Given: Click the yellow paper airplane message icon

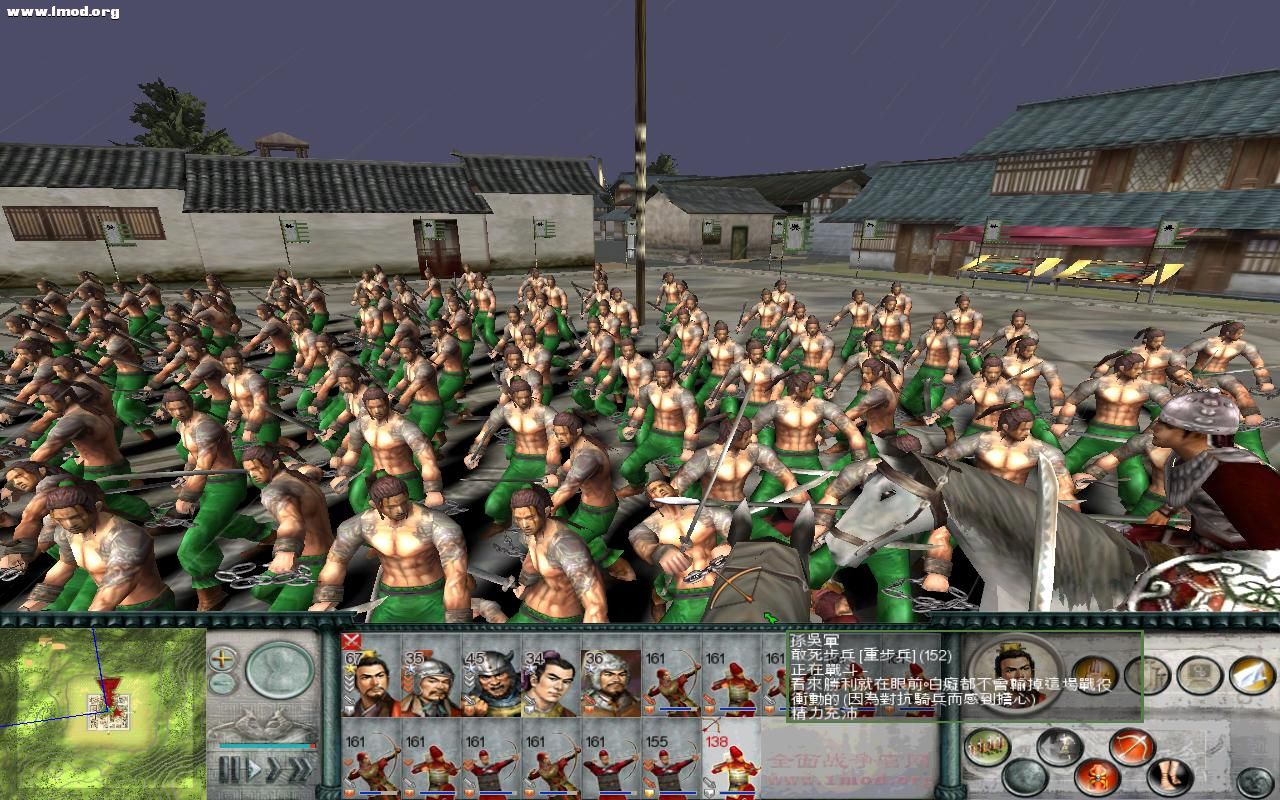Looking at the screenshot, I should point(1251,676).
